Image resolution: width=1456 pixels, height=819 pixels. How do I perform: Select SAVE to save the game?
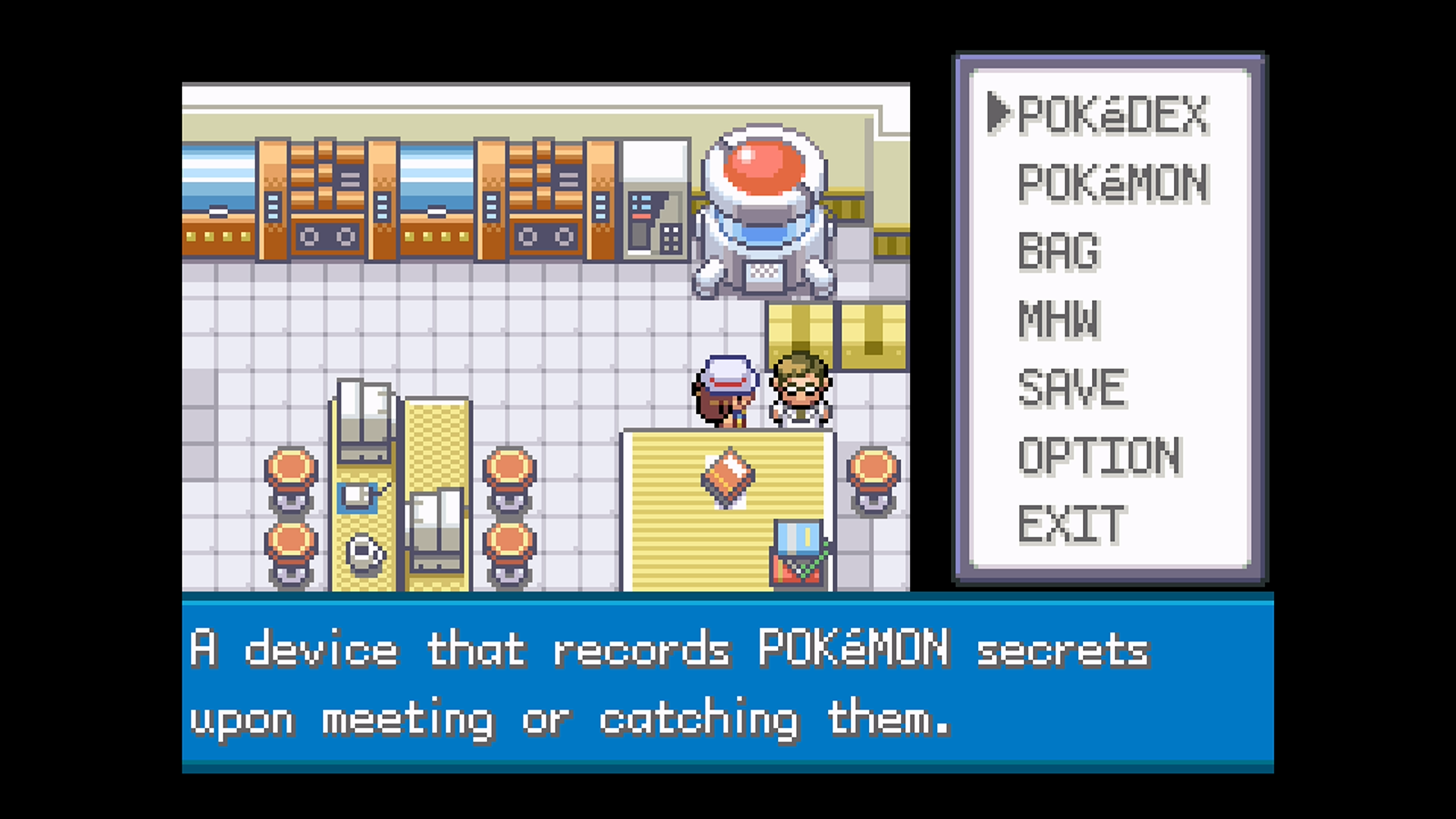coord(1072,388)
